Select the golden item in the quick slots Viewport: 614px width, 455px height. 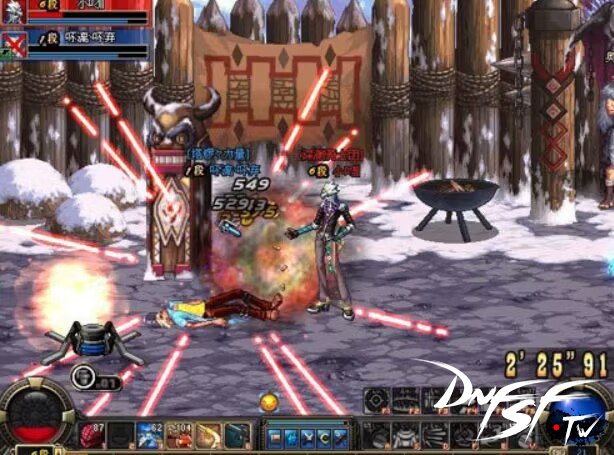(209, 435)
